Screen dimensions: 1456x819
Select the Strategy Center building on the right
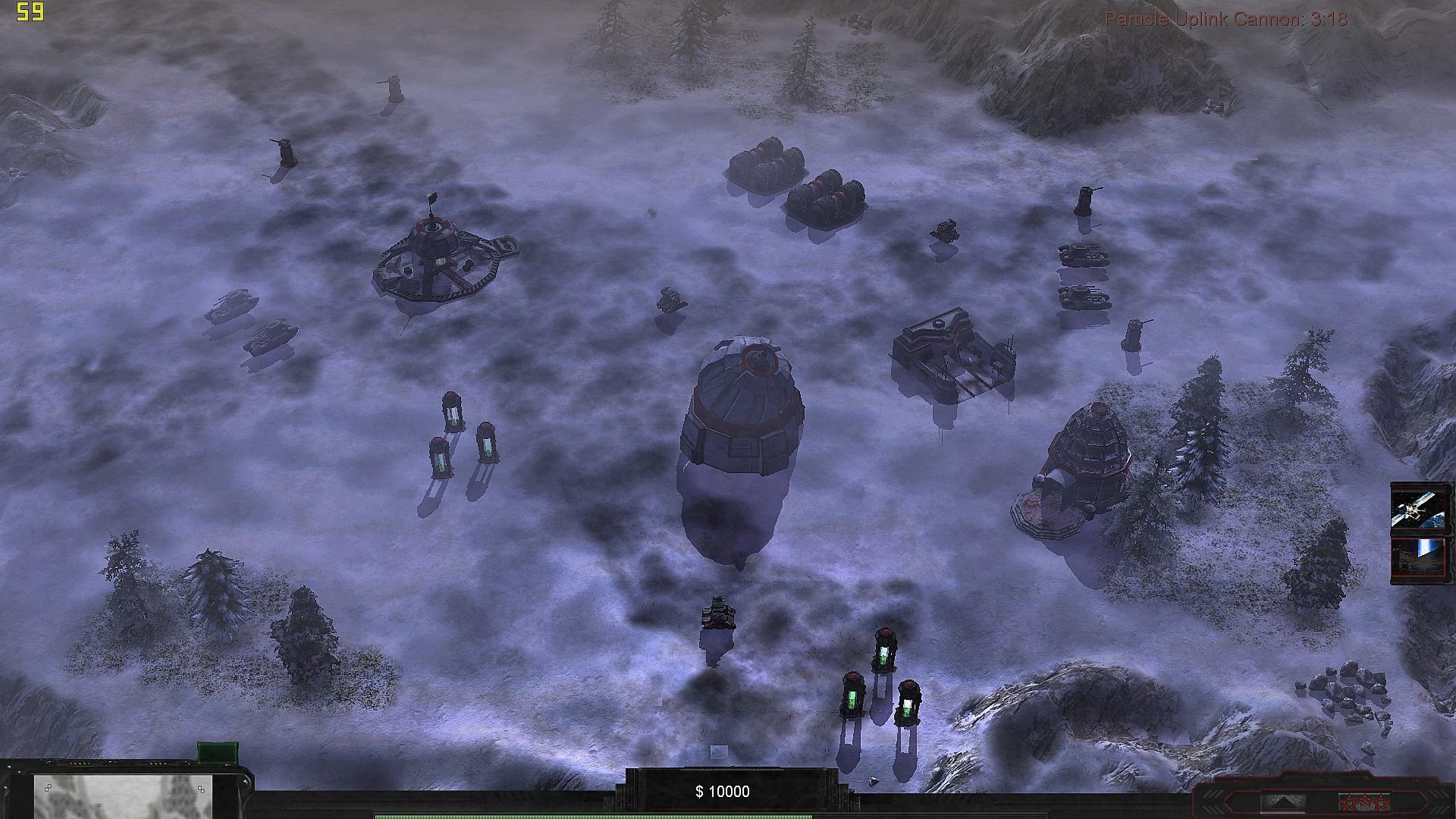(x=955, y=356)
